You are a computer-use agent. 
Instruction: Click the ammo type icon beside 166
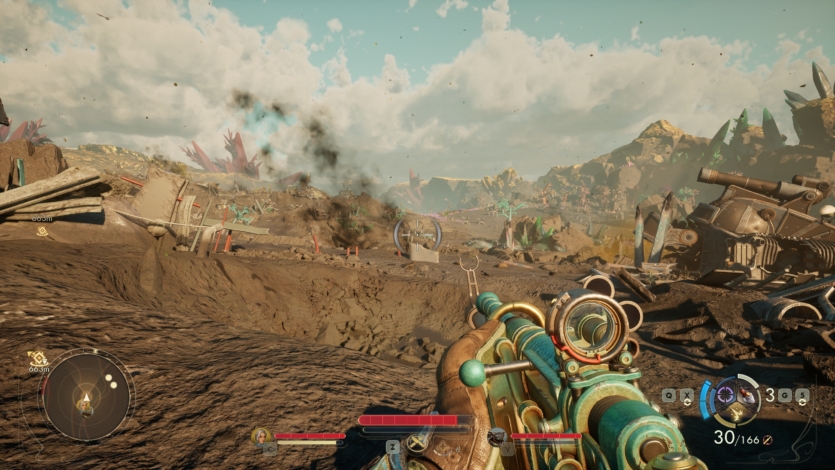(x=767, y=440)
